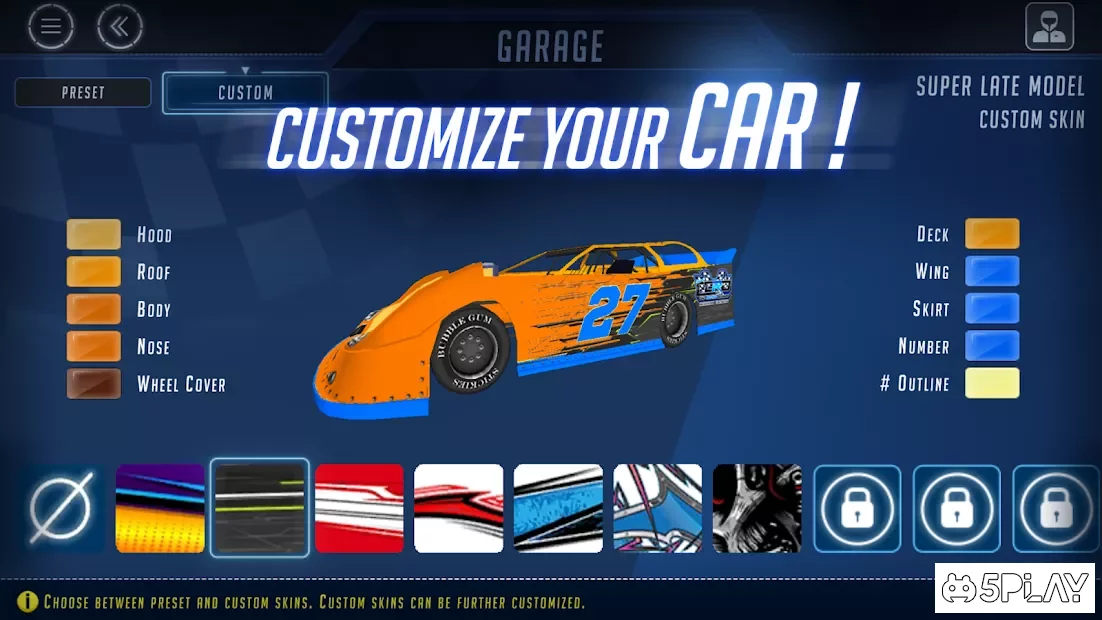1102x620 pixels.
Task: Go back with the double-arrow button
Action: 119,27
